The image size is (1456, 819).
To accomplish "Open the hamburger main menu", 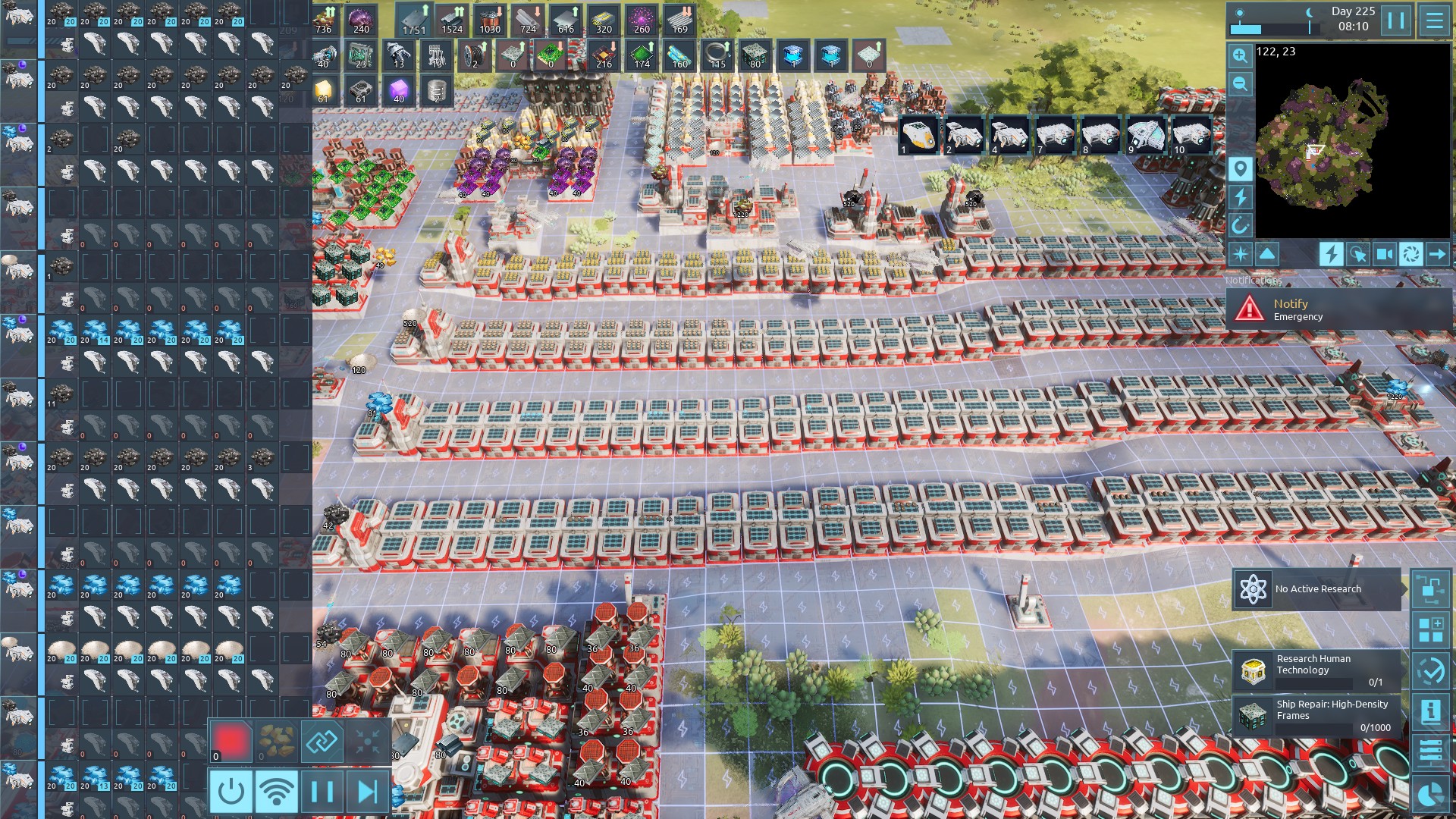I will (x=1435, y=20).
